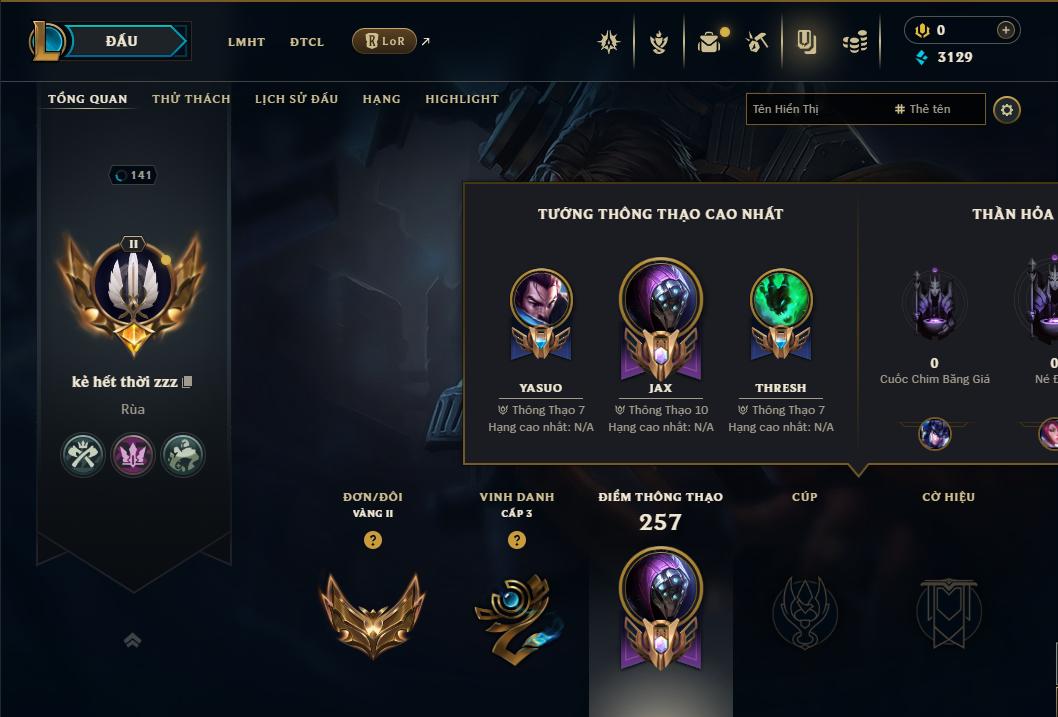Open the LMHT section

pyautogui.click(x=246, y=42)
